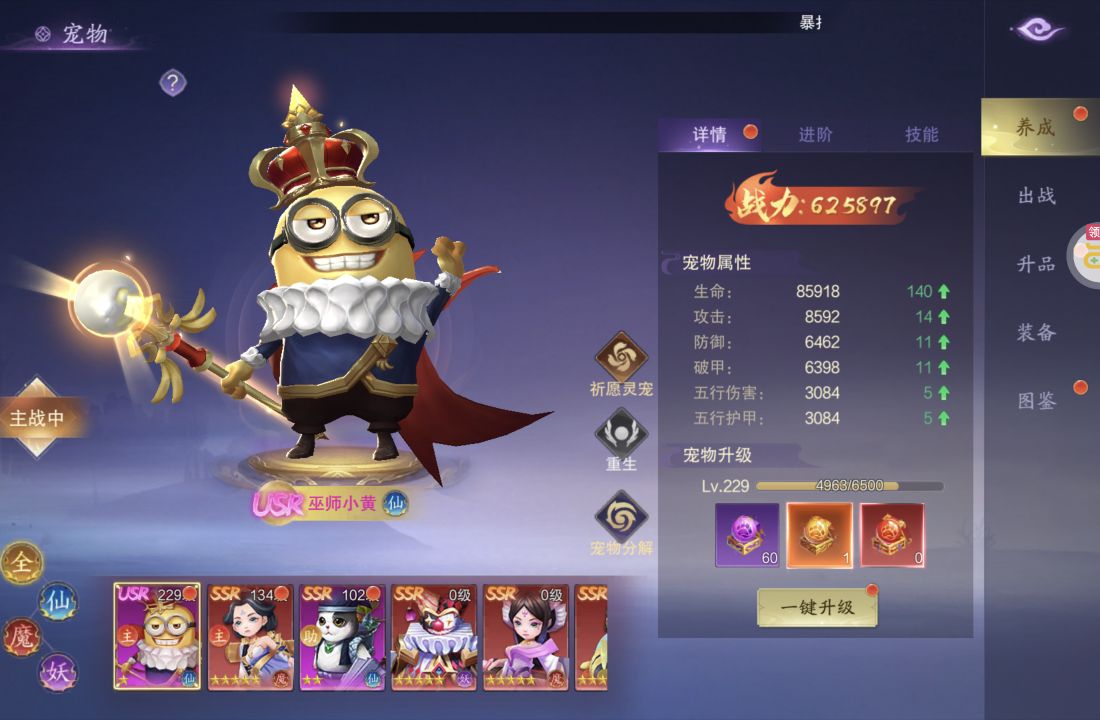1100x720 pixels.
Task: Open the 升品 quality upgrade menu
Action: point(1037,264)
